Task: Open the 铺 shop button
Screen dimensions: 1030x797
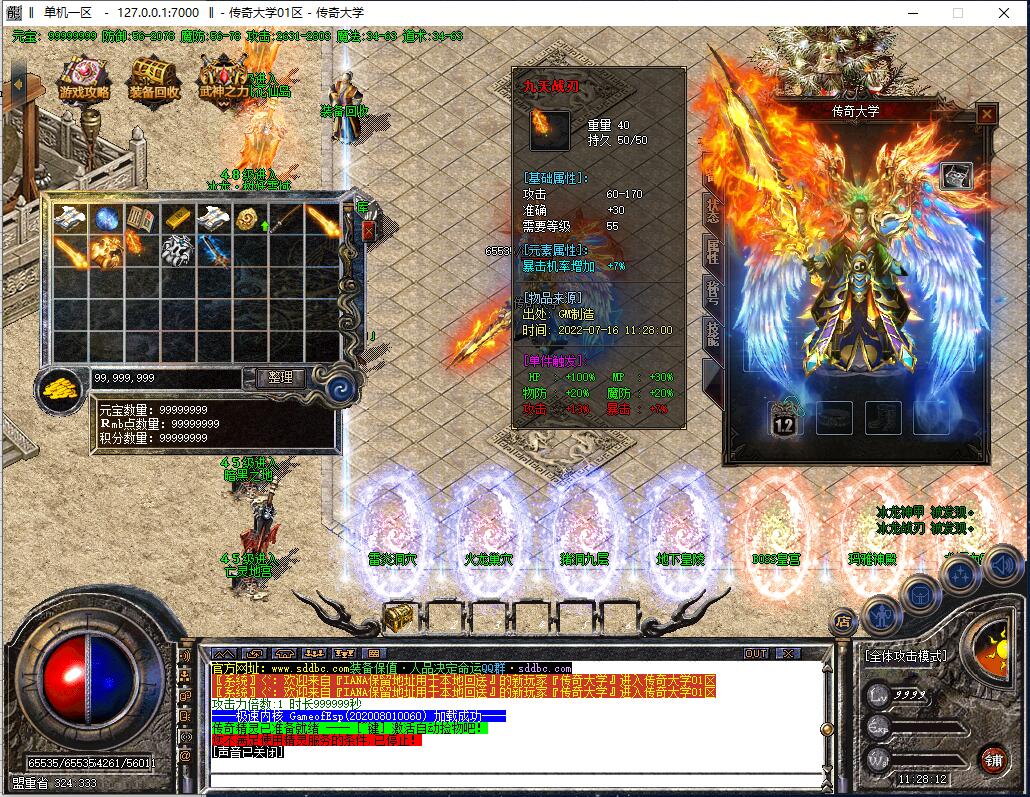Action: tap(991, 758)
